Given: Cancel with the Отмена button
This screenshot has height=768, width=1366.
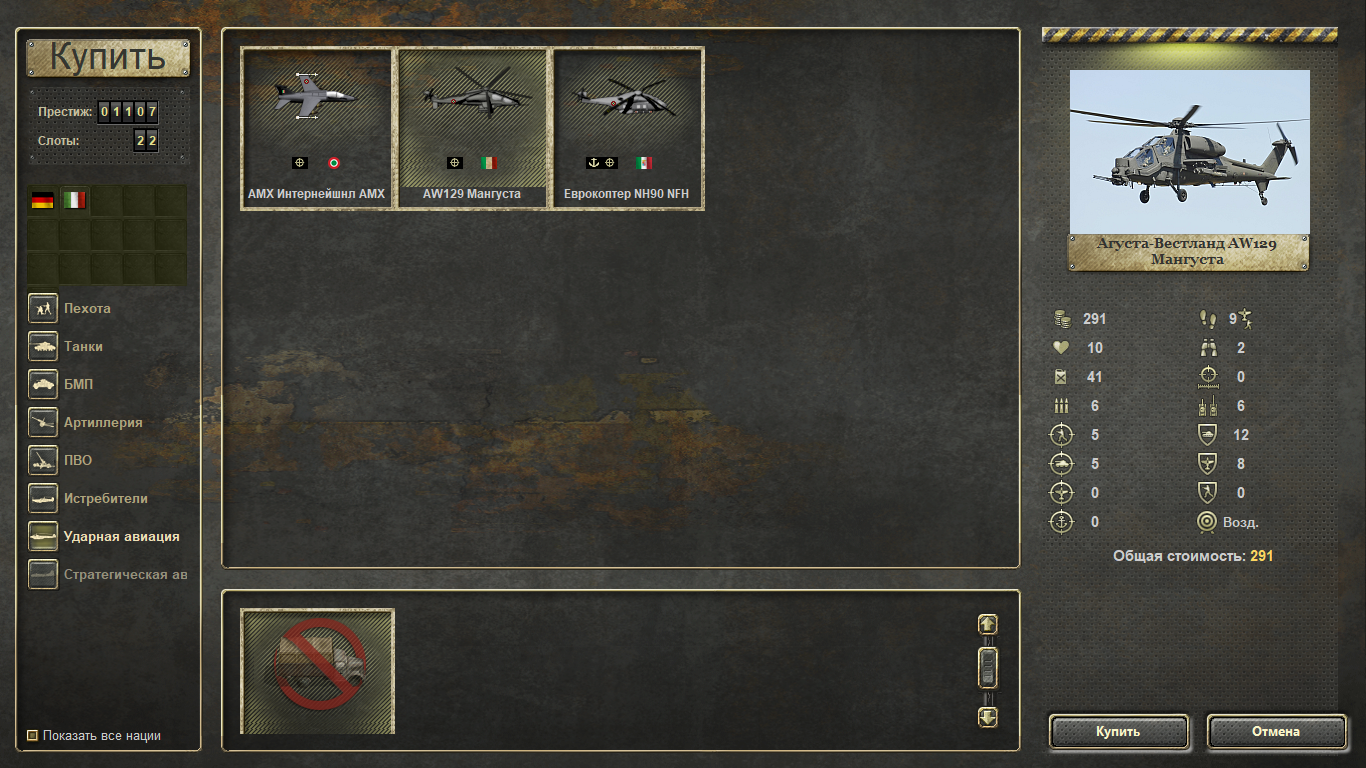Looking at the screenshot, I should tap(1276, 732).
